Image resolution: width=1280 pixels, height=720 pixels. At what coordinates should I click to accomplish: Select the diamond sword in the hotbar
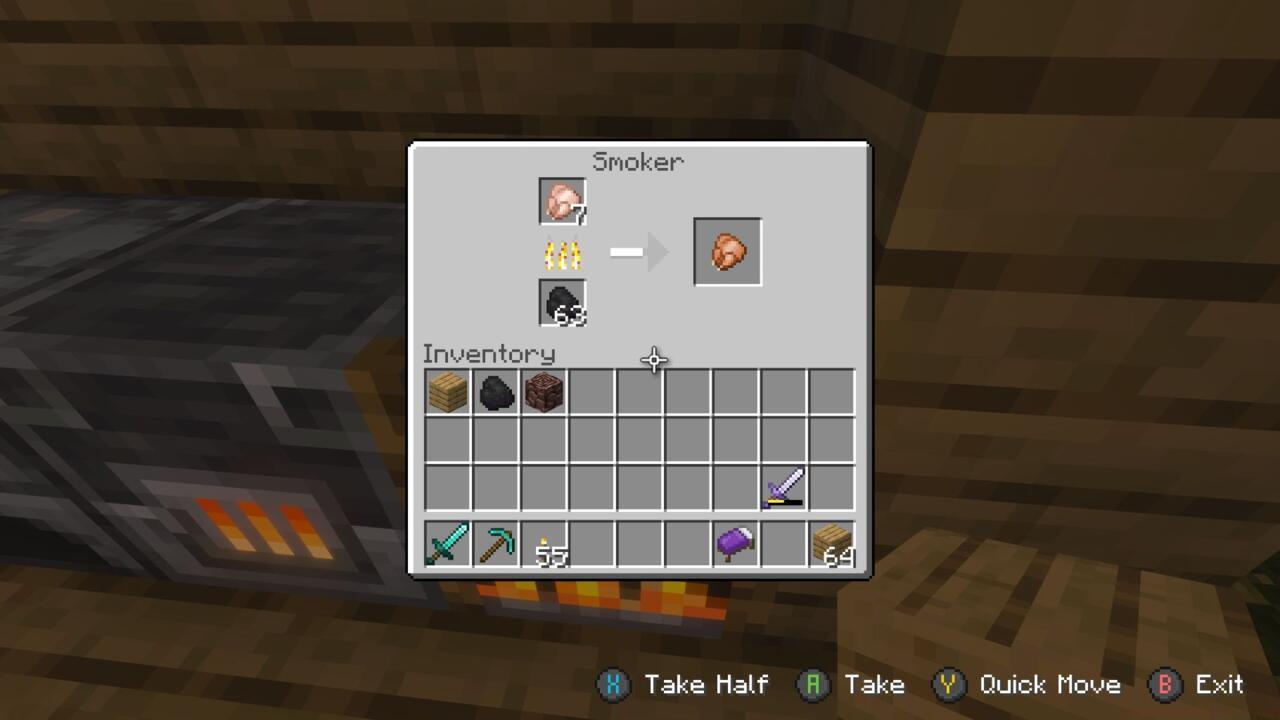[x=446, y=543]
